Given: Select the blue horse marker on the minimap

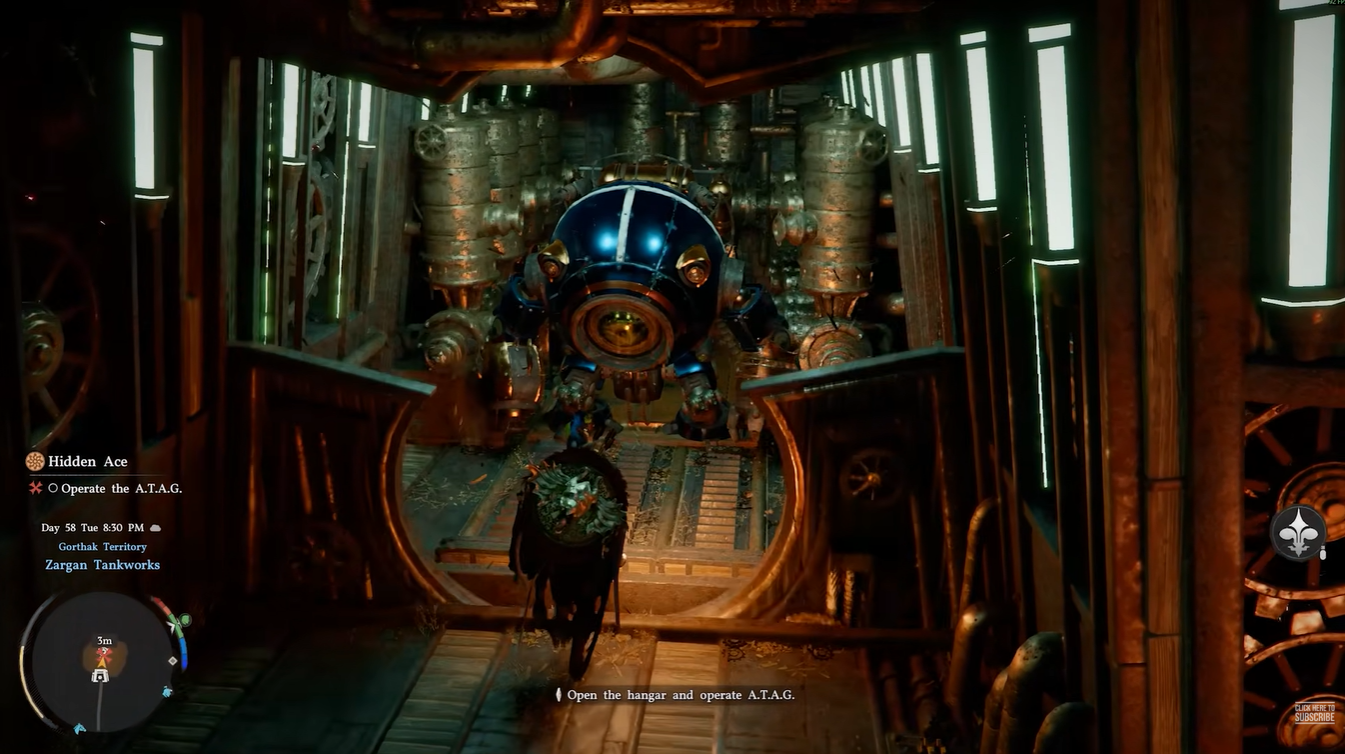Looking at the screenshot, I should pyautogui.click(x=166, y=691).
